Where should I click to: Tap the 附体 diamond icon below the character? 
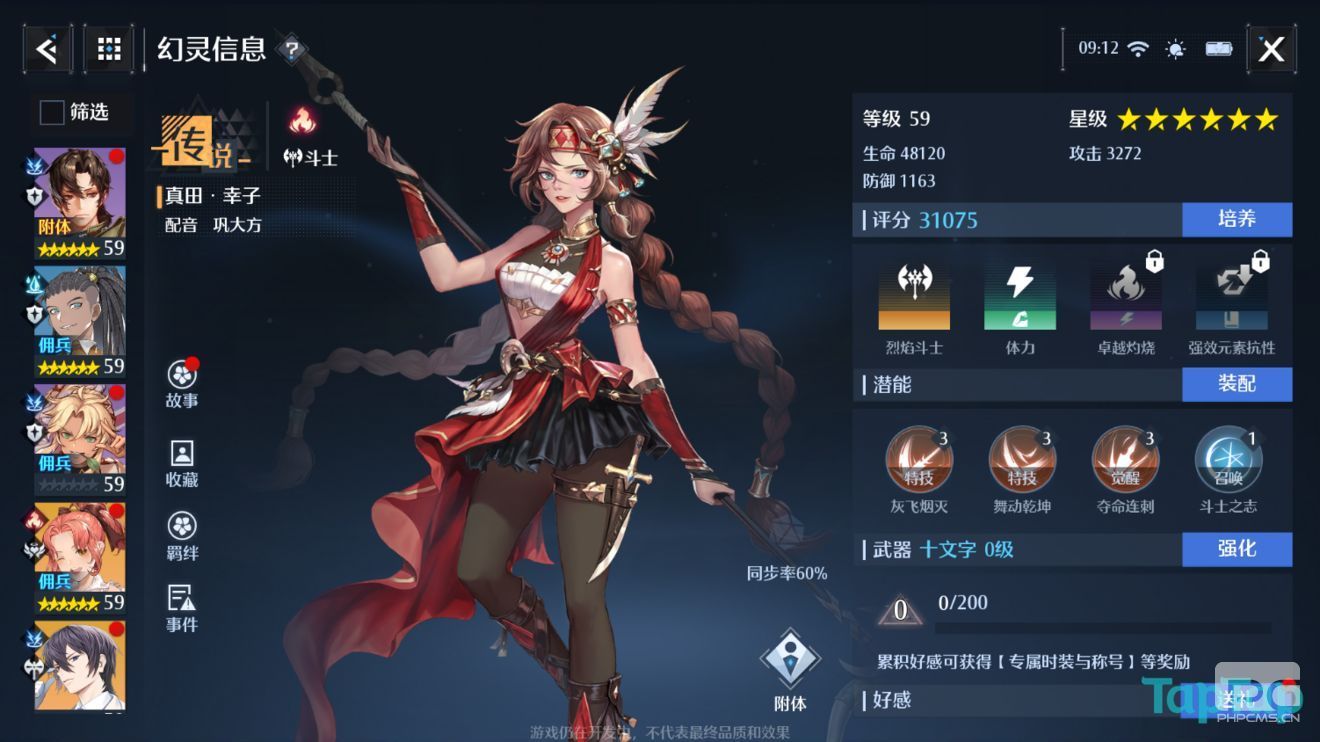pyautogui.click(x=790, y=655)
